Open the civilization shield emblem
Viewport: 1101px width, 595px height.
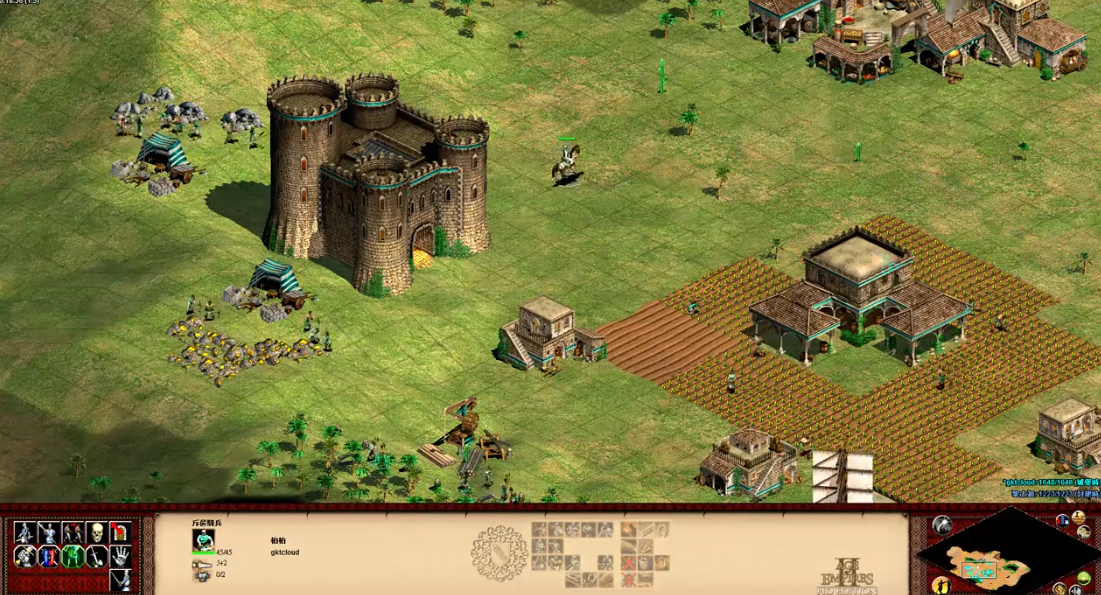pyautogui.click(x=499, y=553)
